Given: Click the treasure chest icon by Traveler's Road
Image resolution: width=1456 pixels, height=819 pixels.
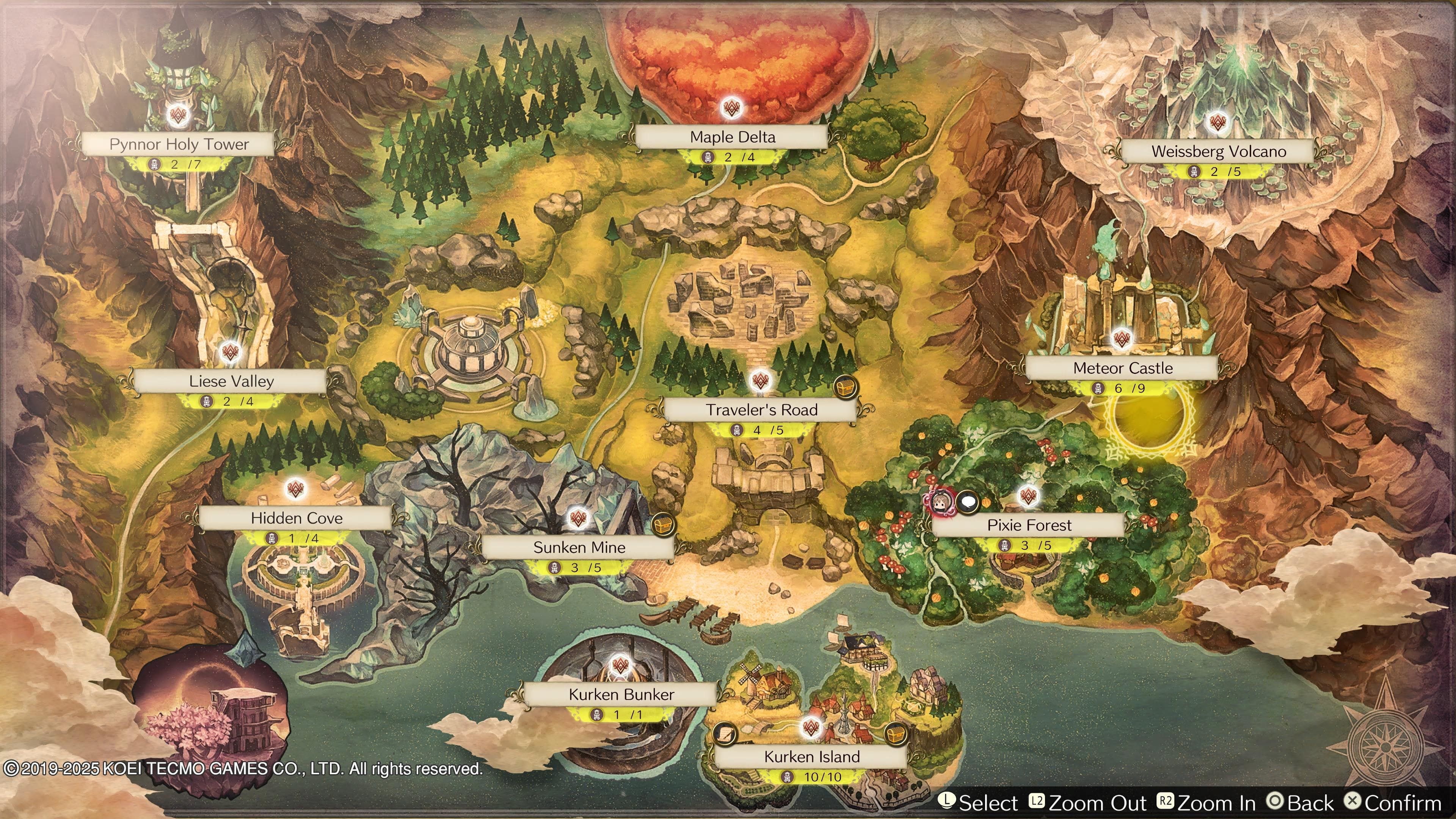Looking at the screenshot, I should 846,387.
